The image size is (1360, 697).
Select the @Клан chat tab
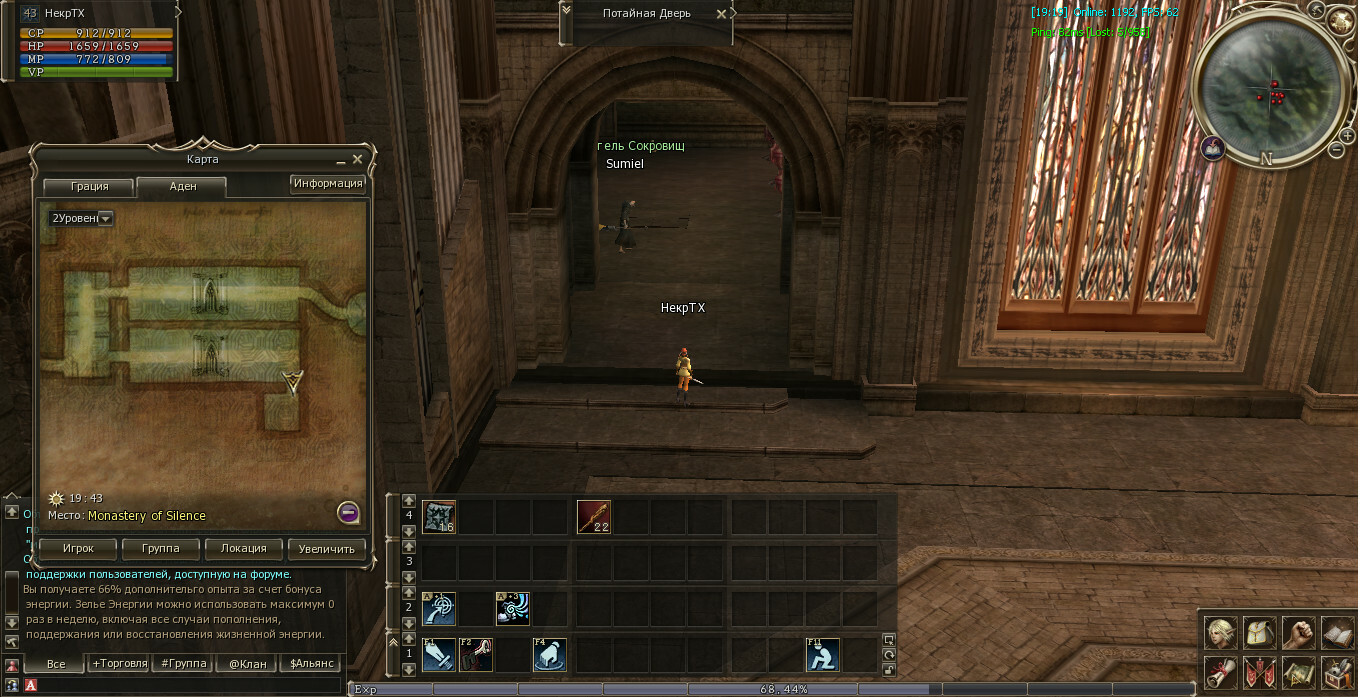[x=247, y=663]
